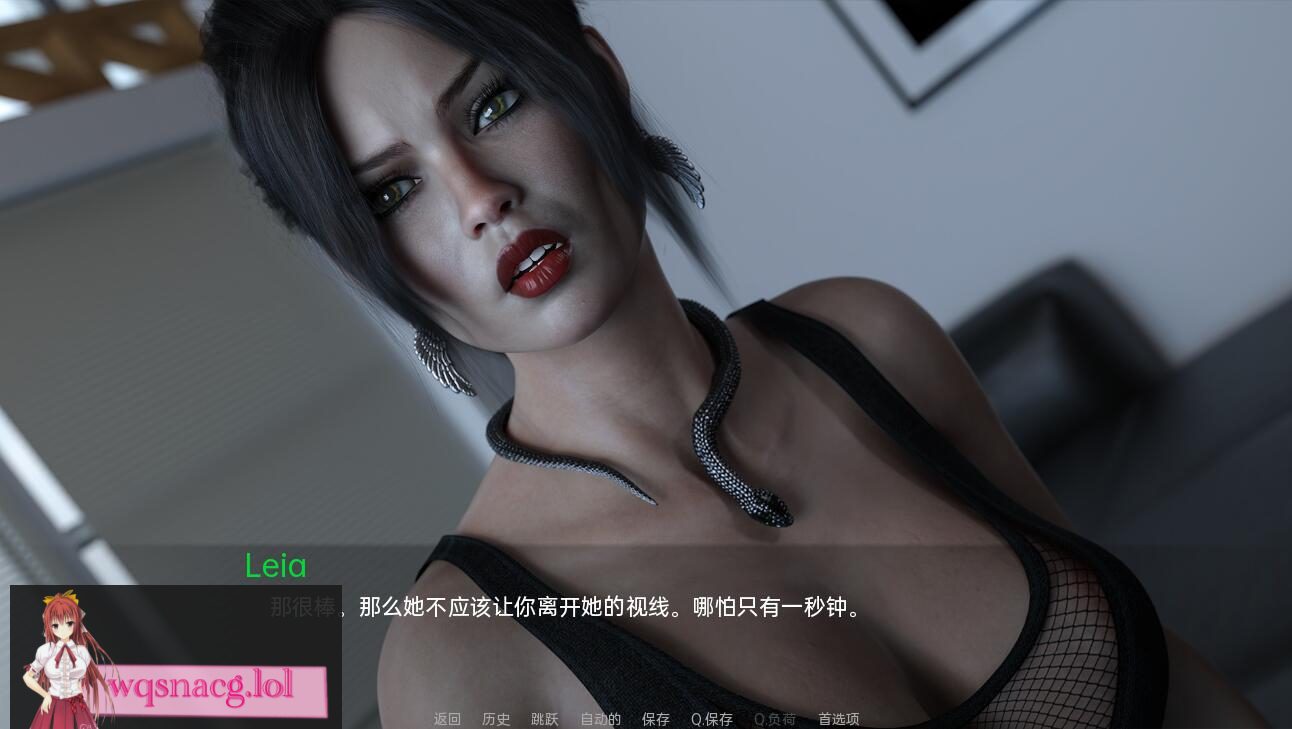Click the speaker name Leia
Image resolution: width=1292 pixels, height=729 pixels.
coord(275,567)
